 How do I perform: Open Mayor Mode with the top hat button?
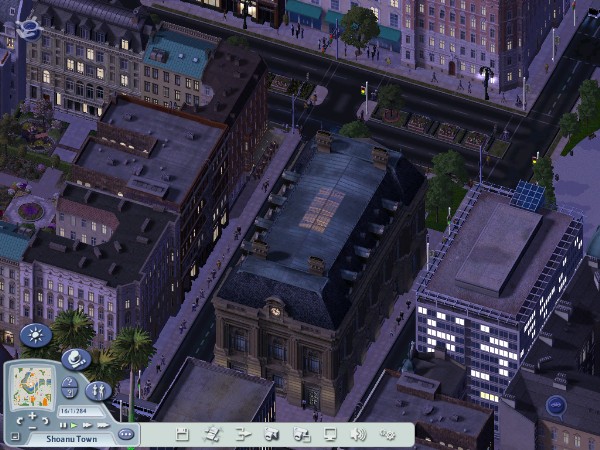(76, 359)
